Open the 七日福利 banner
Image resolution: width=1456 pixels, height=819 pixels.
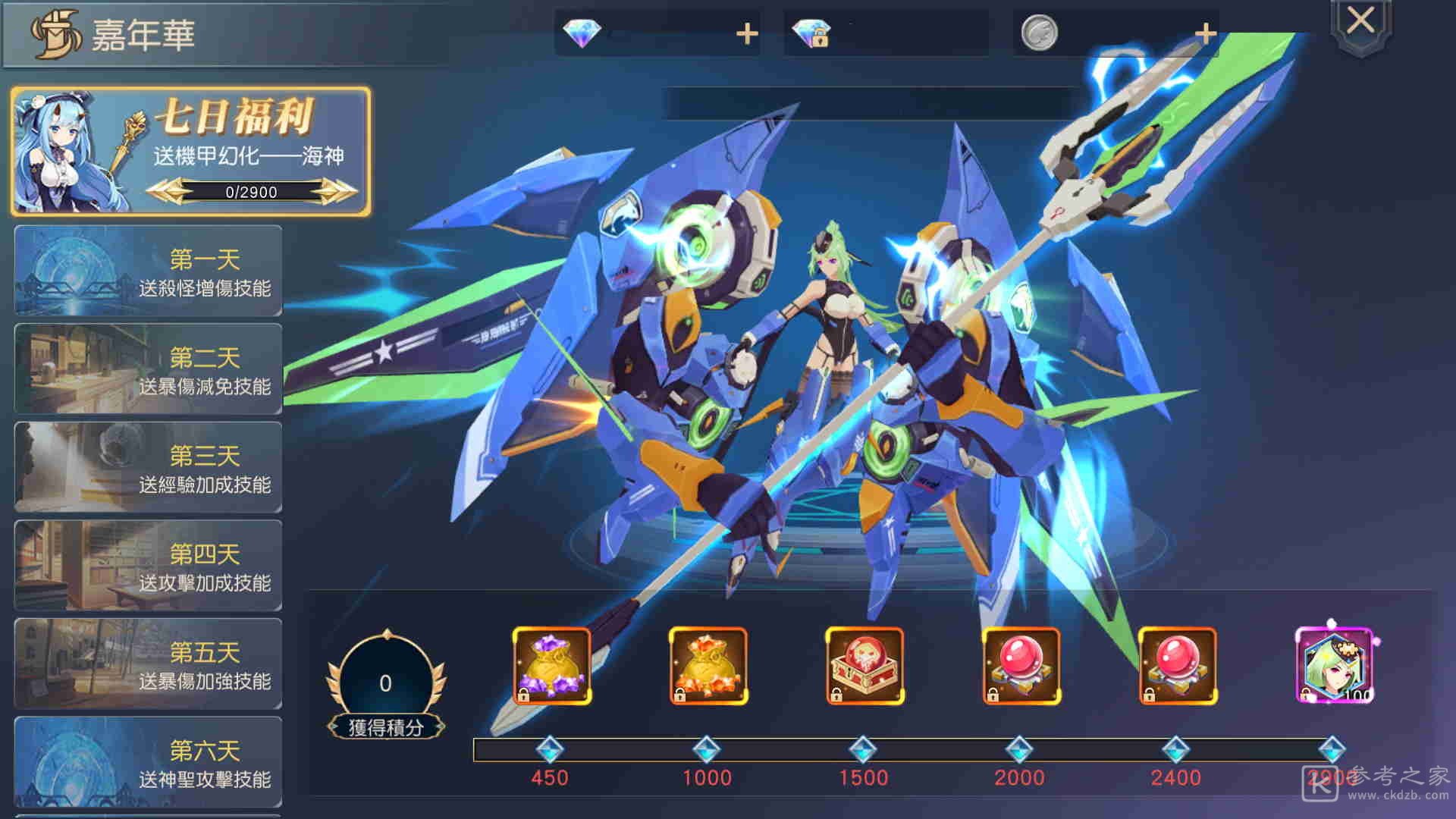(191, 151)
